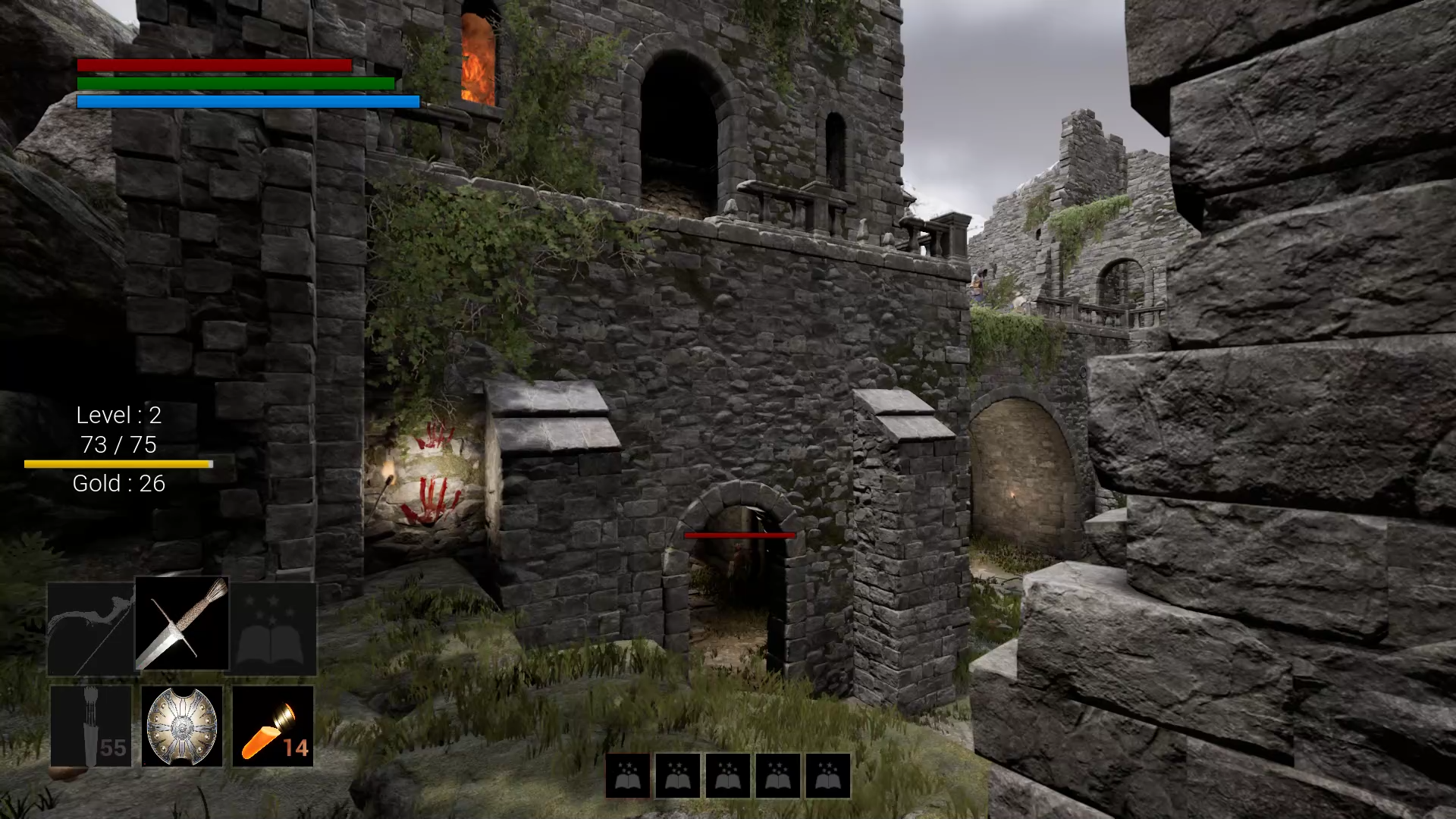Open the currently highlighted spell slot
The width and height of the screenshot is (1456, 819).
point(626,776)
